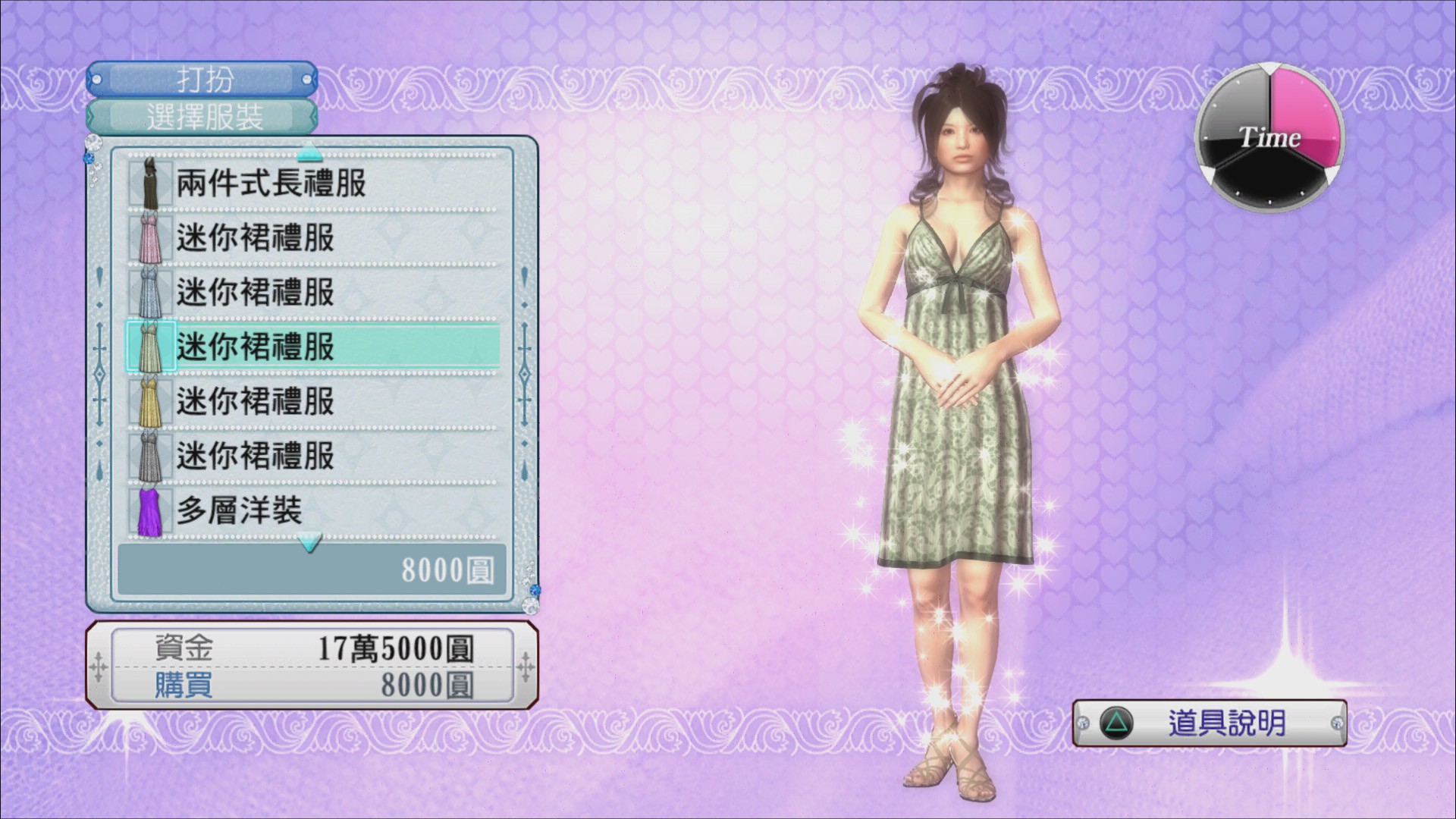Click the up arrow above the clothing list

pyautogui.click(x=309, y=153)
